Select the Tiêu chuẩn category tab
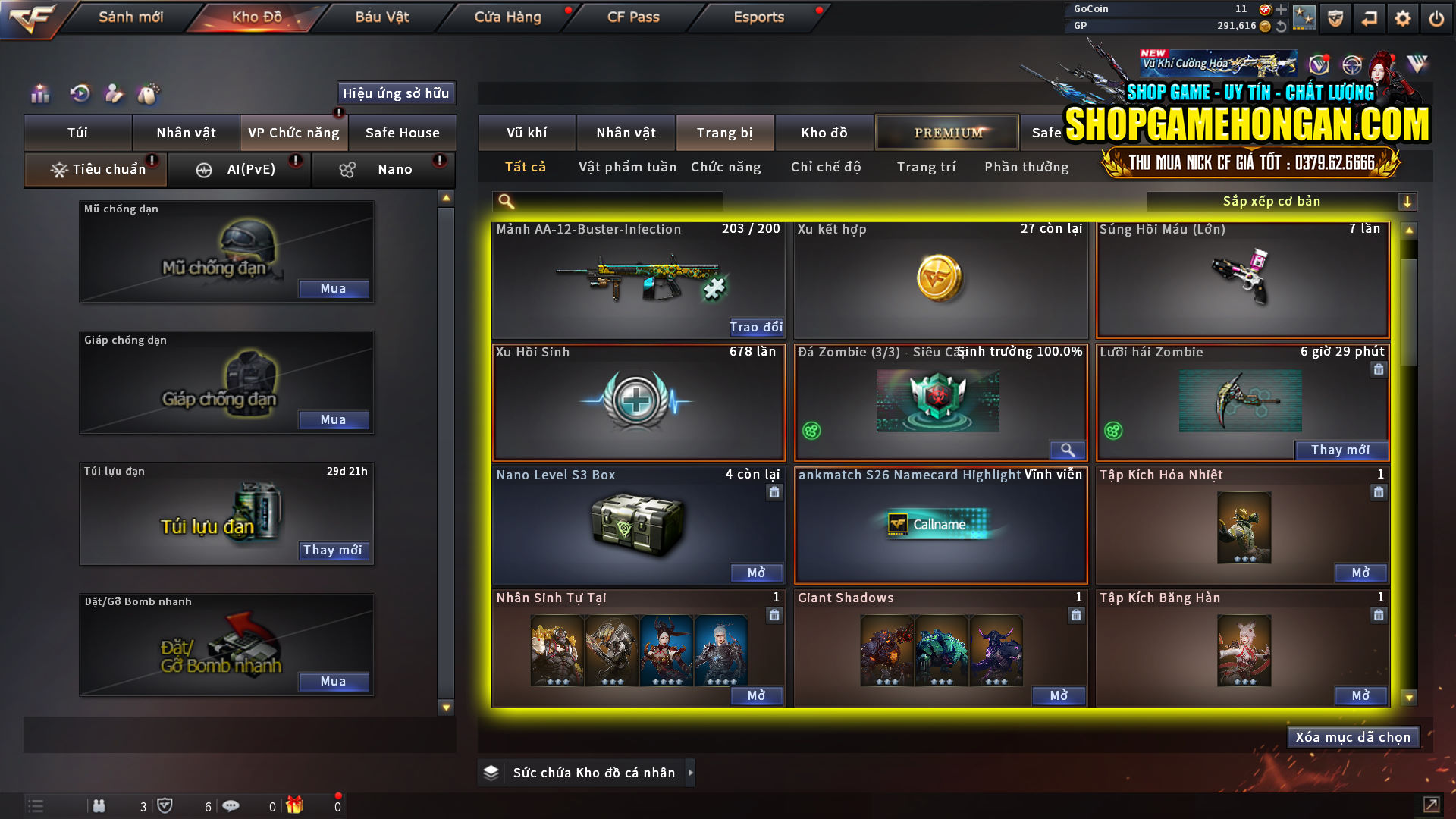Viewport: 1456px width, 819px height. pos(95,169)
